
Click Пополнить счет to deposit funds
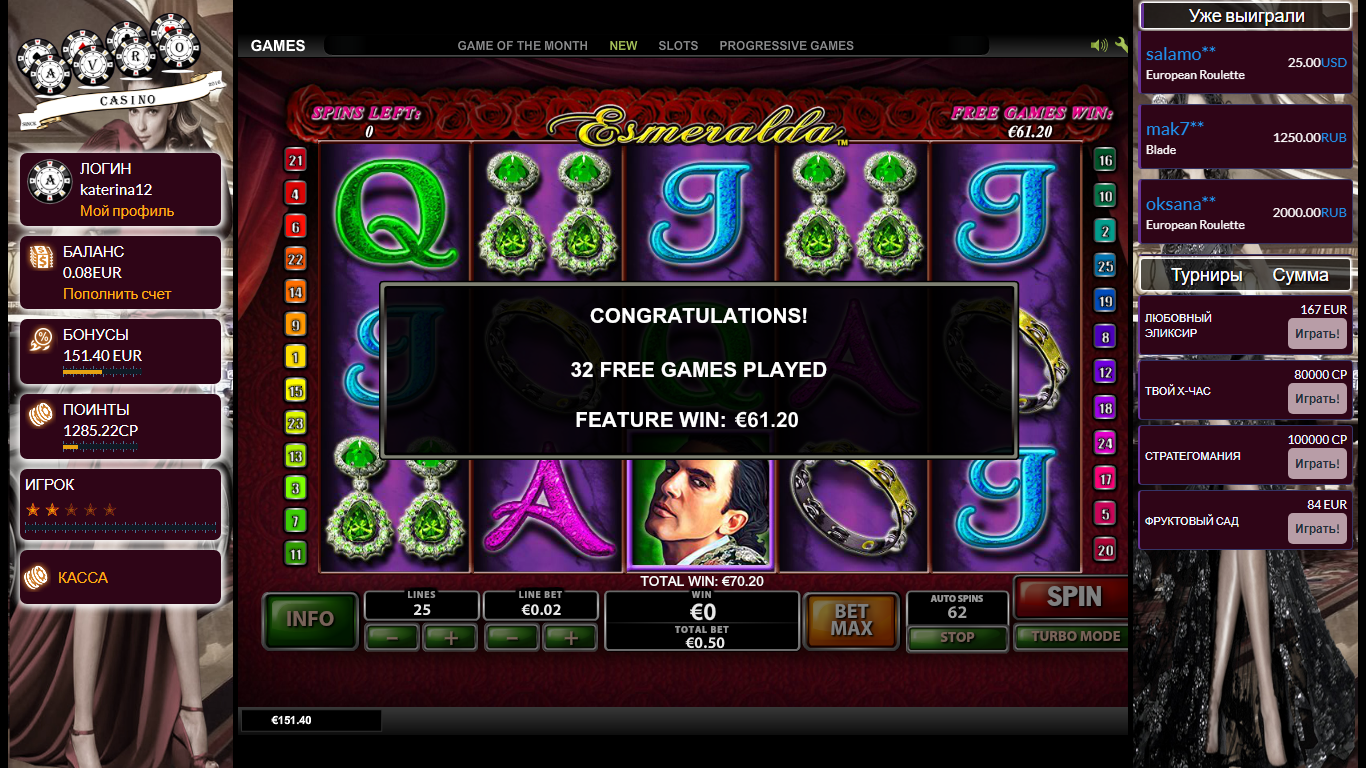coord(117,294)
